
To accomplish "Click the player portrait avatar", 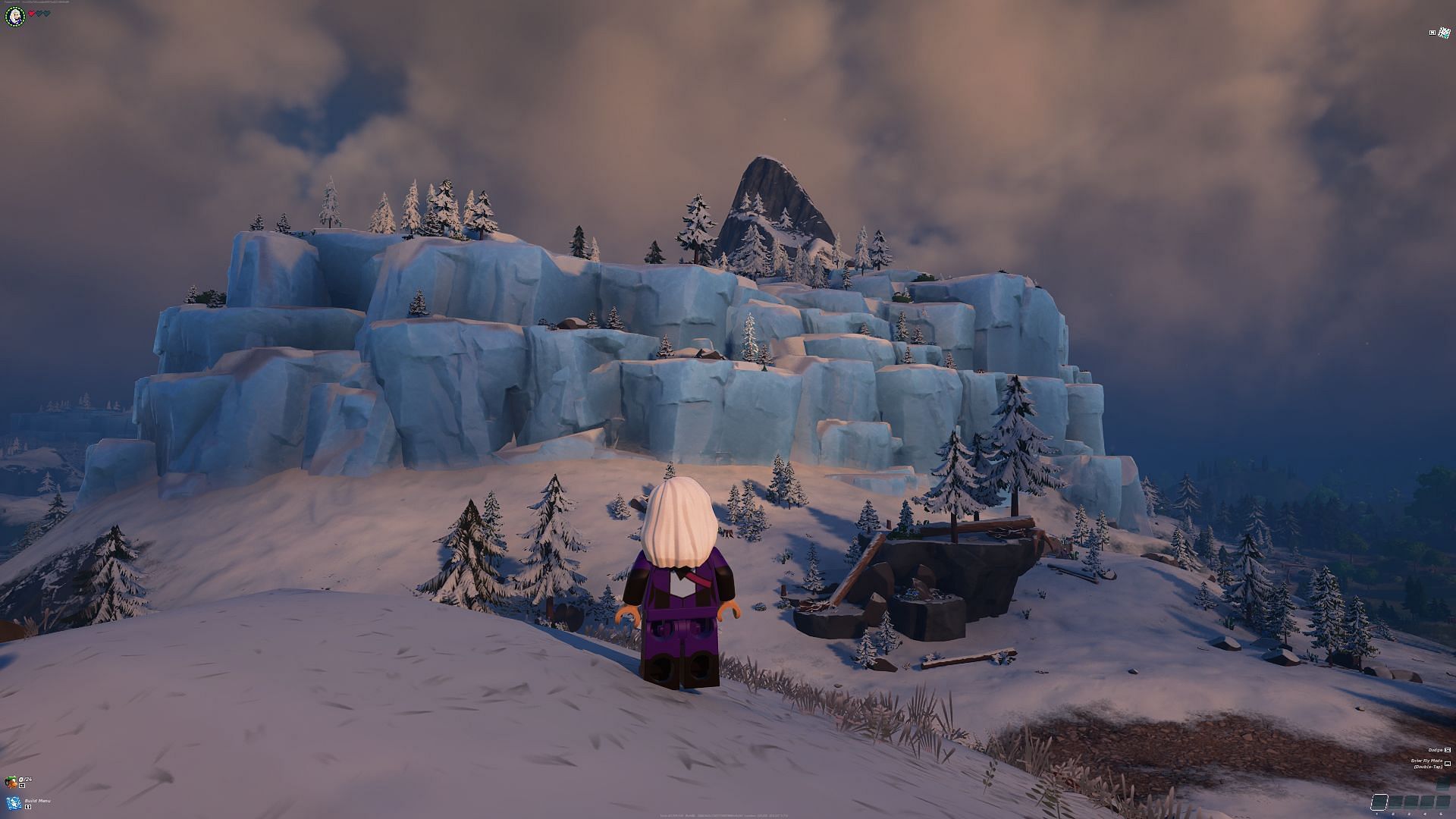I will (x=15, y=16).
